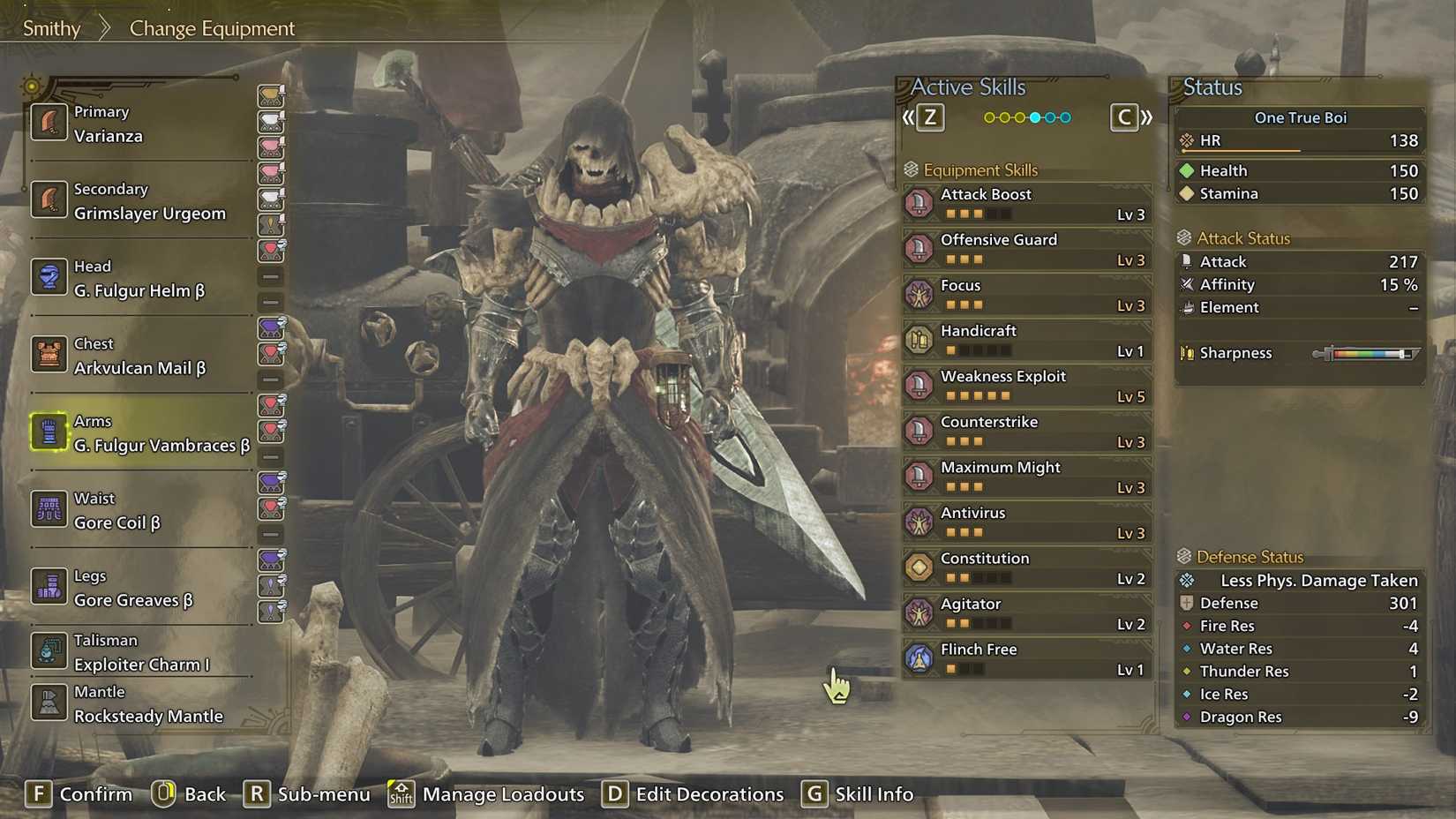The image size is (1456, 819).
Task: Click the Attack Boost skill icon
Action: tap(919, 202)
